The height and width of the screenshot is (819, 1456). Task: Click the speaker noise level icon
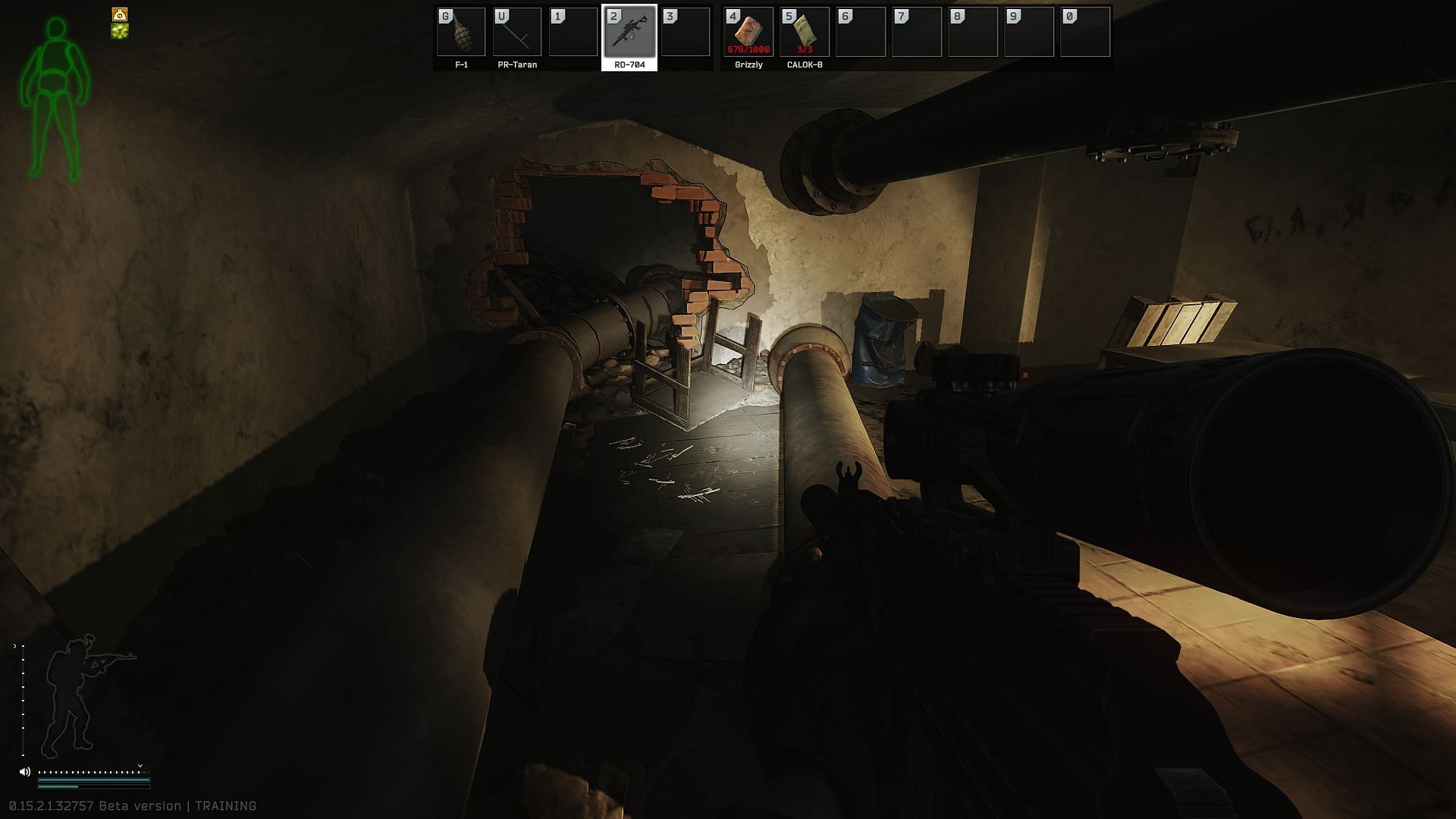[x=25, y=771]
